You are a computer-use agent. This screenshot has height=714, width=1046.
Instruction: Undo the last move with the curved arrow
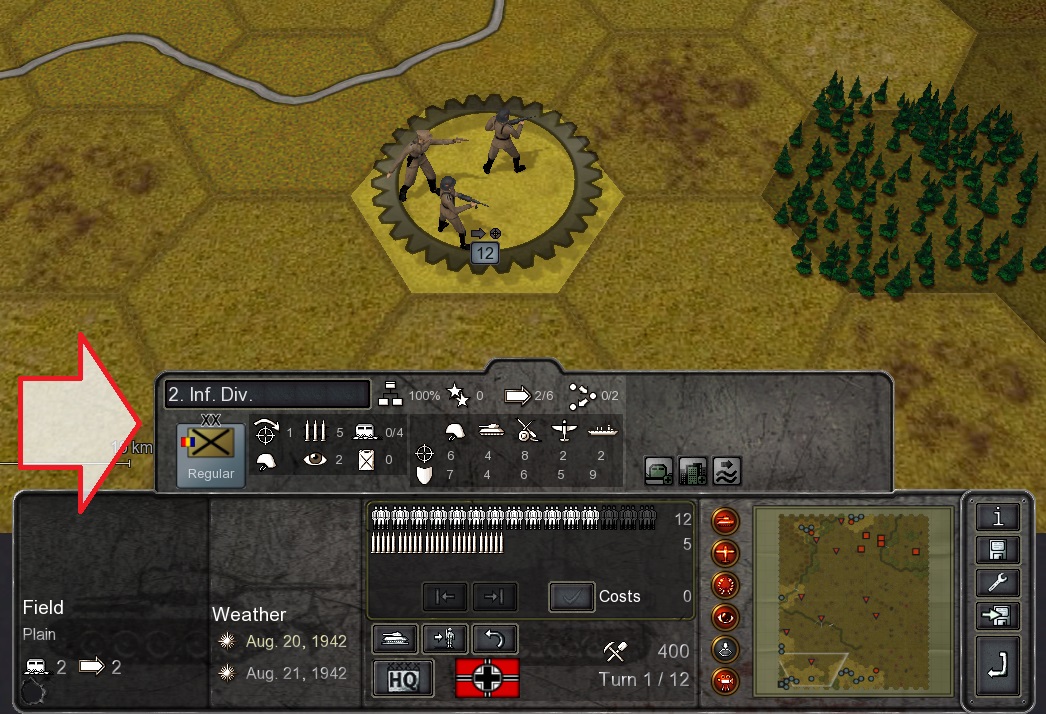494,637
